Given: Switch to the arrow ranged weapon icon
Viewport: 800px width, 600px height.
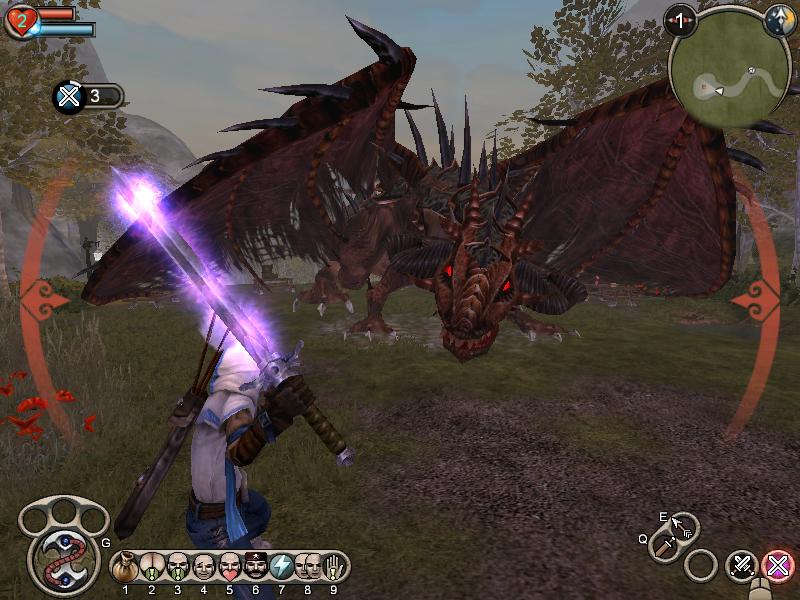Looking at the screenshot, I should click(685, 527).
